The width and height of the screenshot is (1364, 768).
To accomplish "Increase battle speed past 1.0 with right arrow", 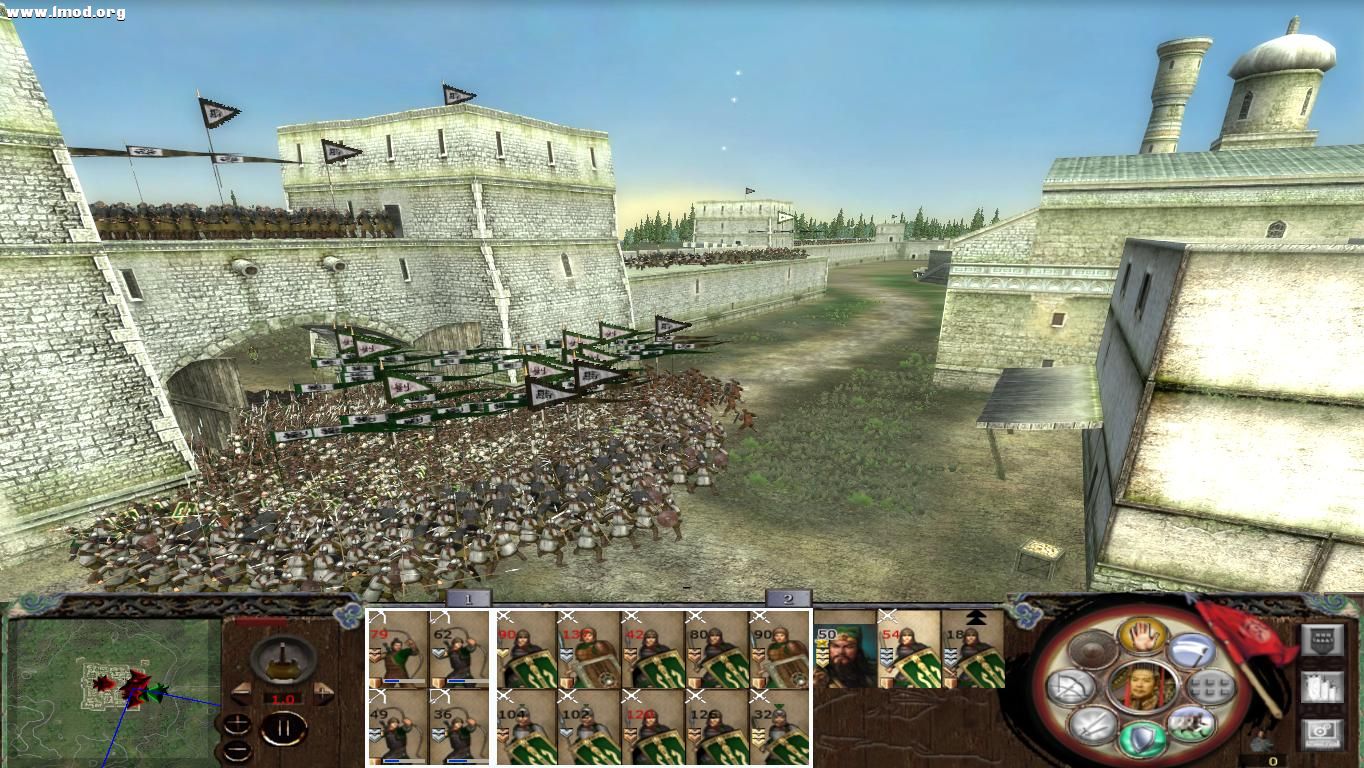I will click(x=325, y=693).
